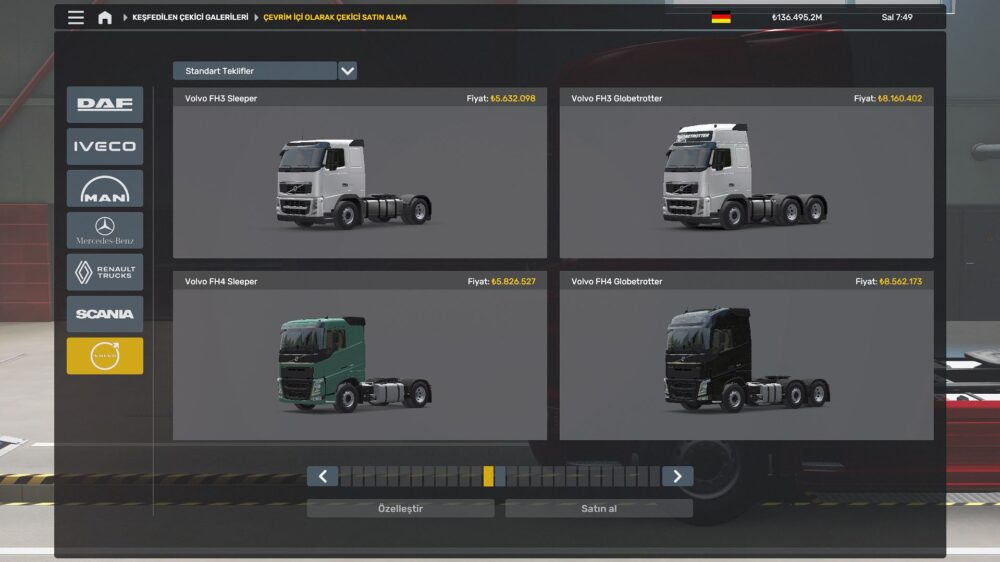The height and width of the screenshot is (562, 1000).
Task: Select the highlighted Volvo brand tab
Action: coord(105,356)
